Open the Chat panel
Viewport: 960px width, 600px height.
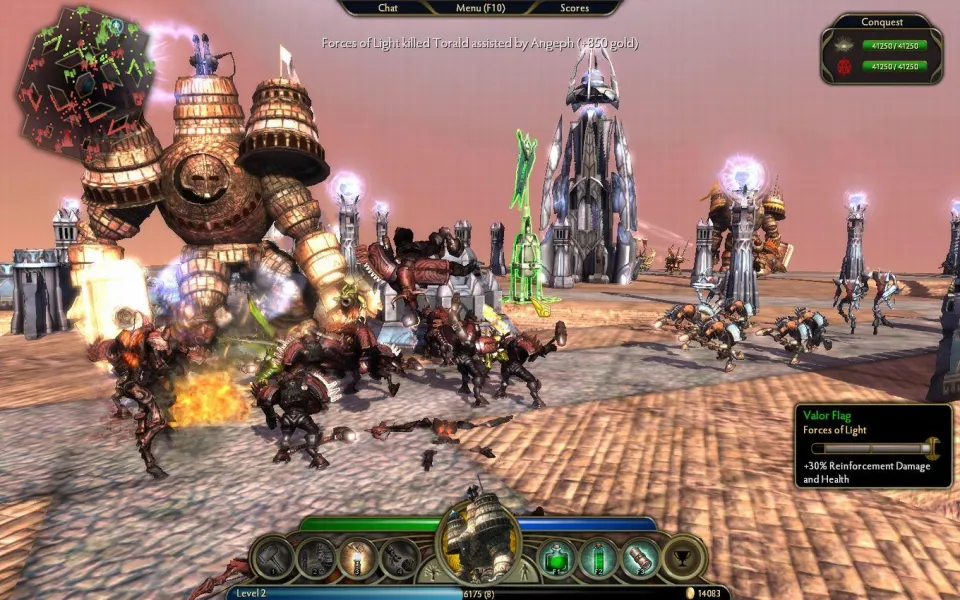pyautogui.click(x=388, y=8)
